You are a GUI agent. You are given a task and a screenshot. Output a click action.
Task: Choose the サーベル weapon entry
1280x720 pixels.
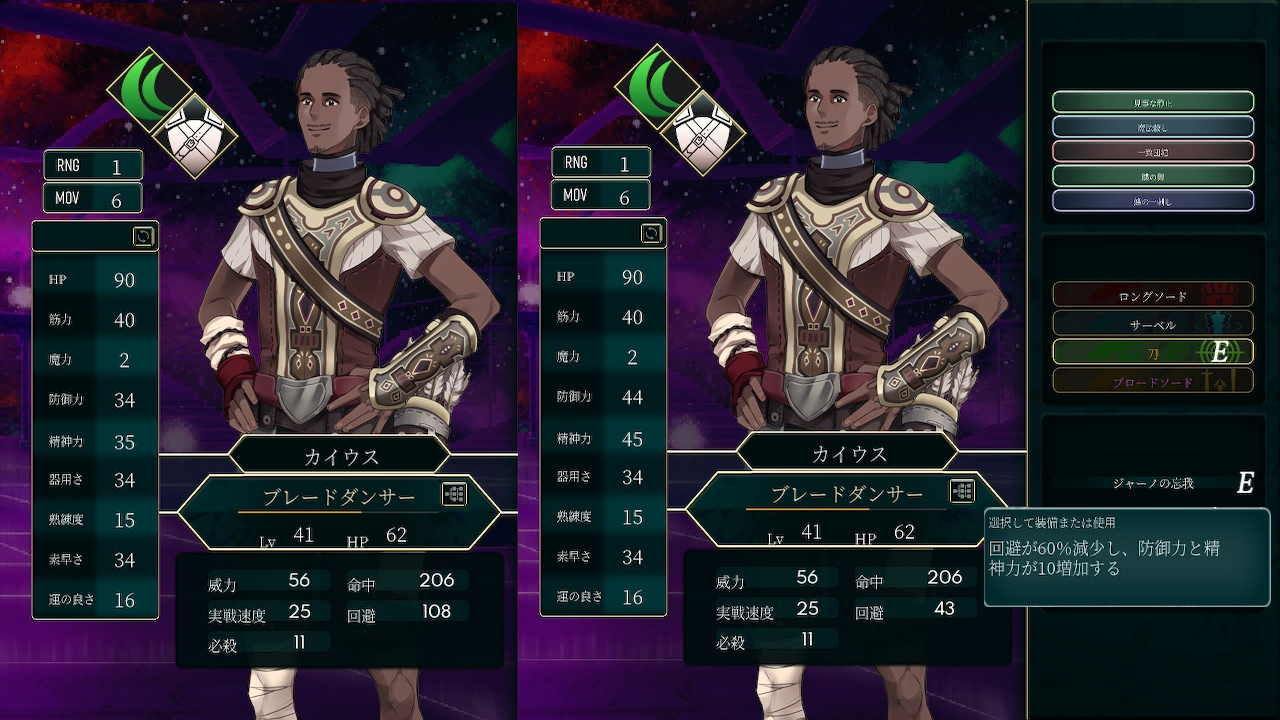pyautogui.click(x=1152, y=324)
